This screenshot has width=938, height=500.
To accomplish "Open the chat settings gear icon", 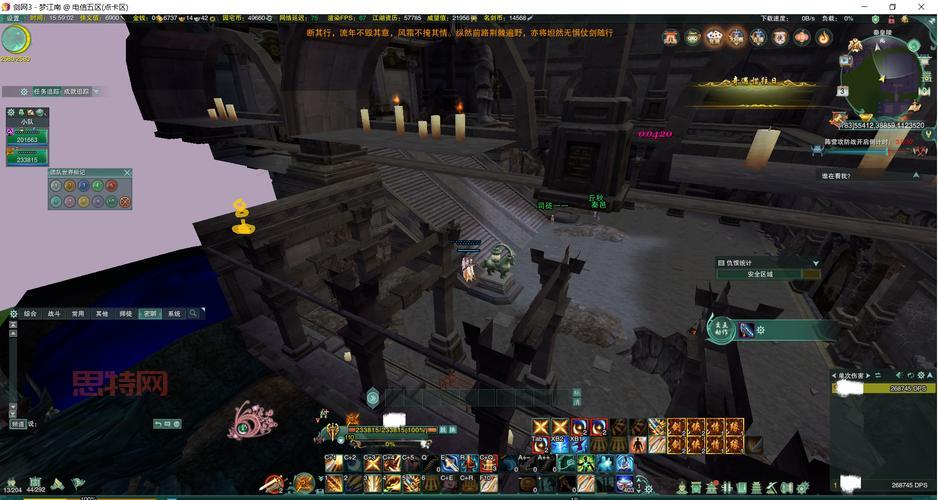I will coord(13,314).
